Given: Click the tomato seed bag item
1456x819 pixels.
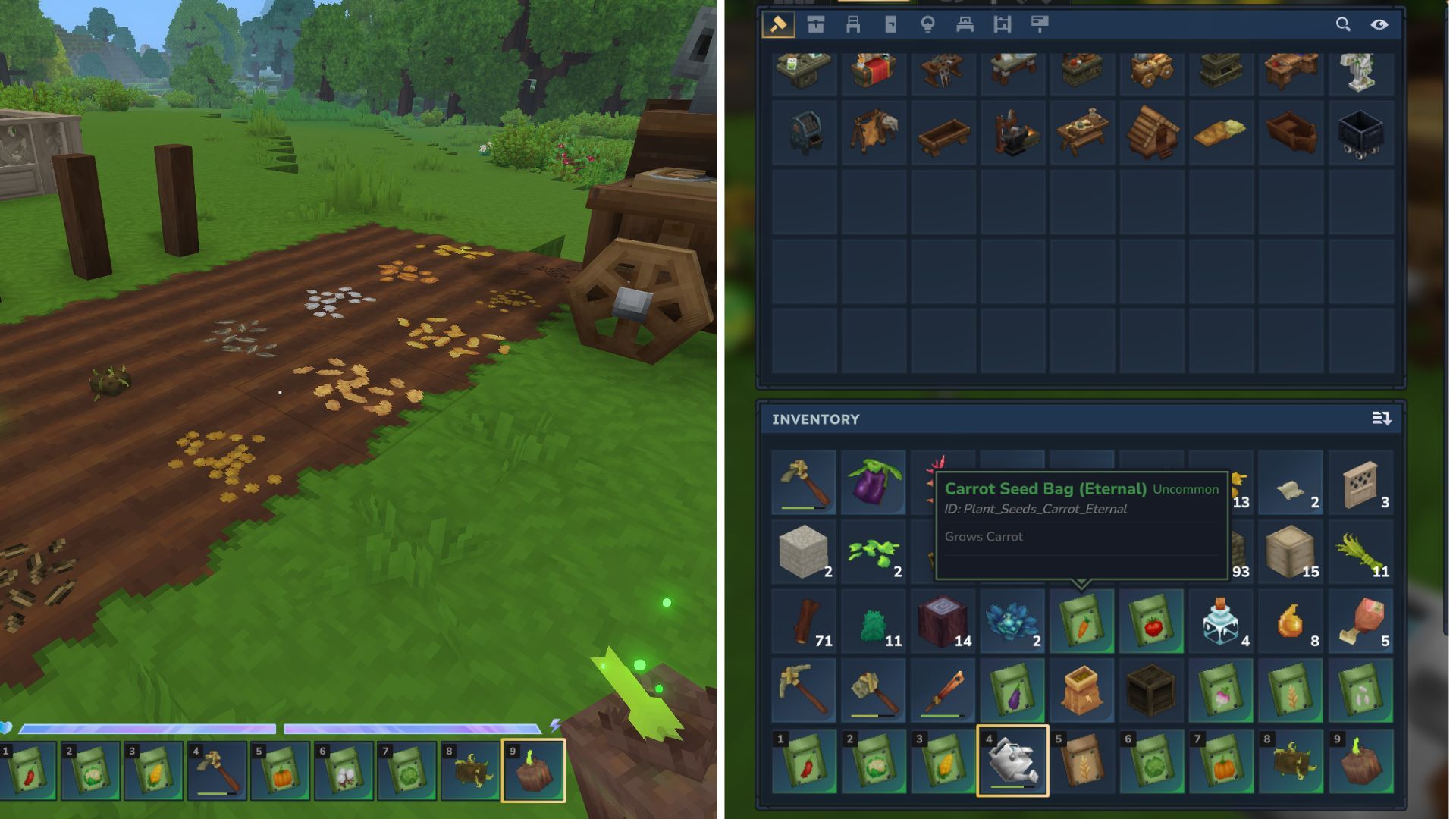Looking at the screenshot, I should [1151, 622].
